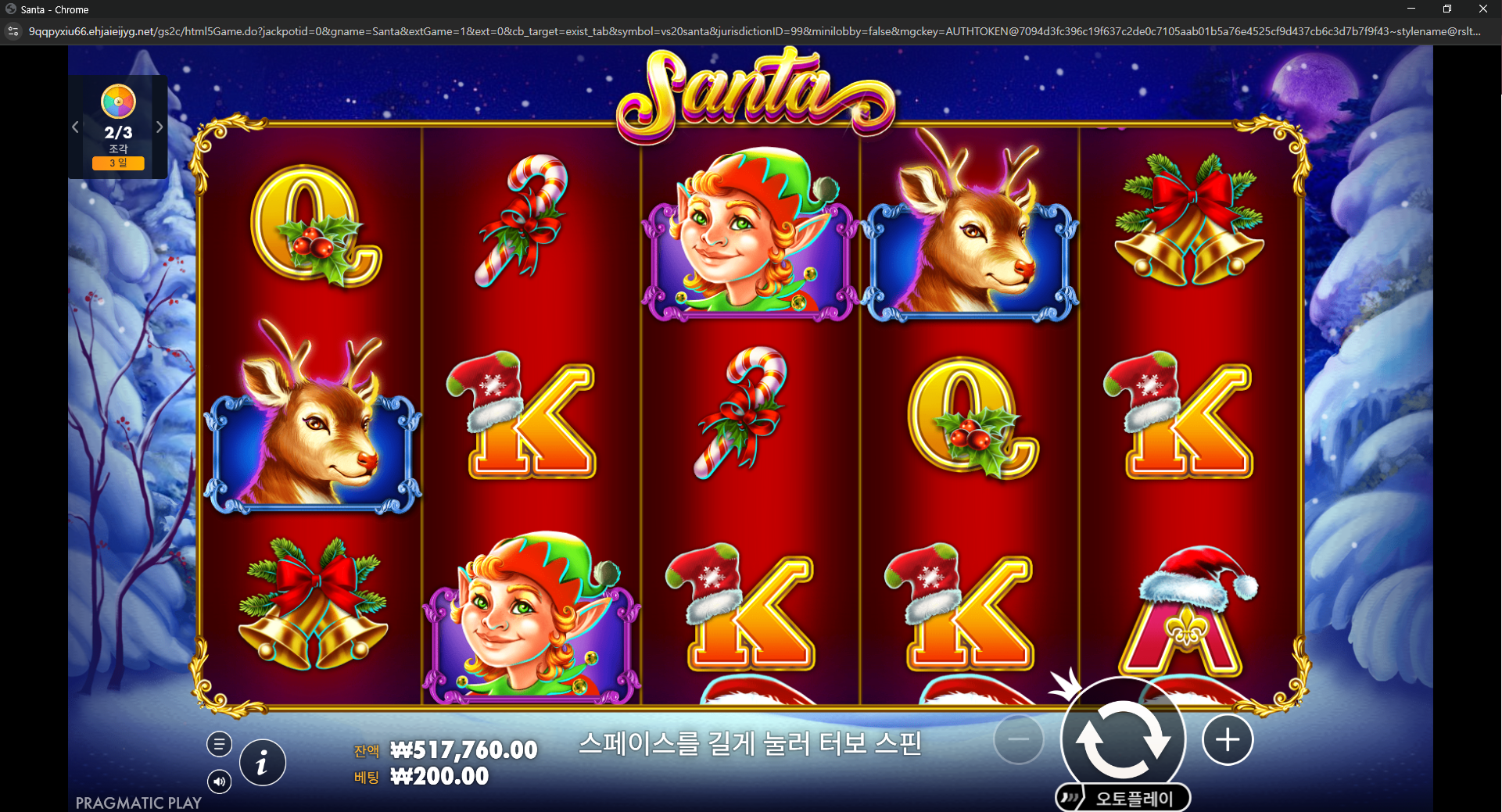Toggle the sound speaker icon
Screen dimensions: 1502x812
(x=219, y=781)
